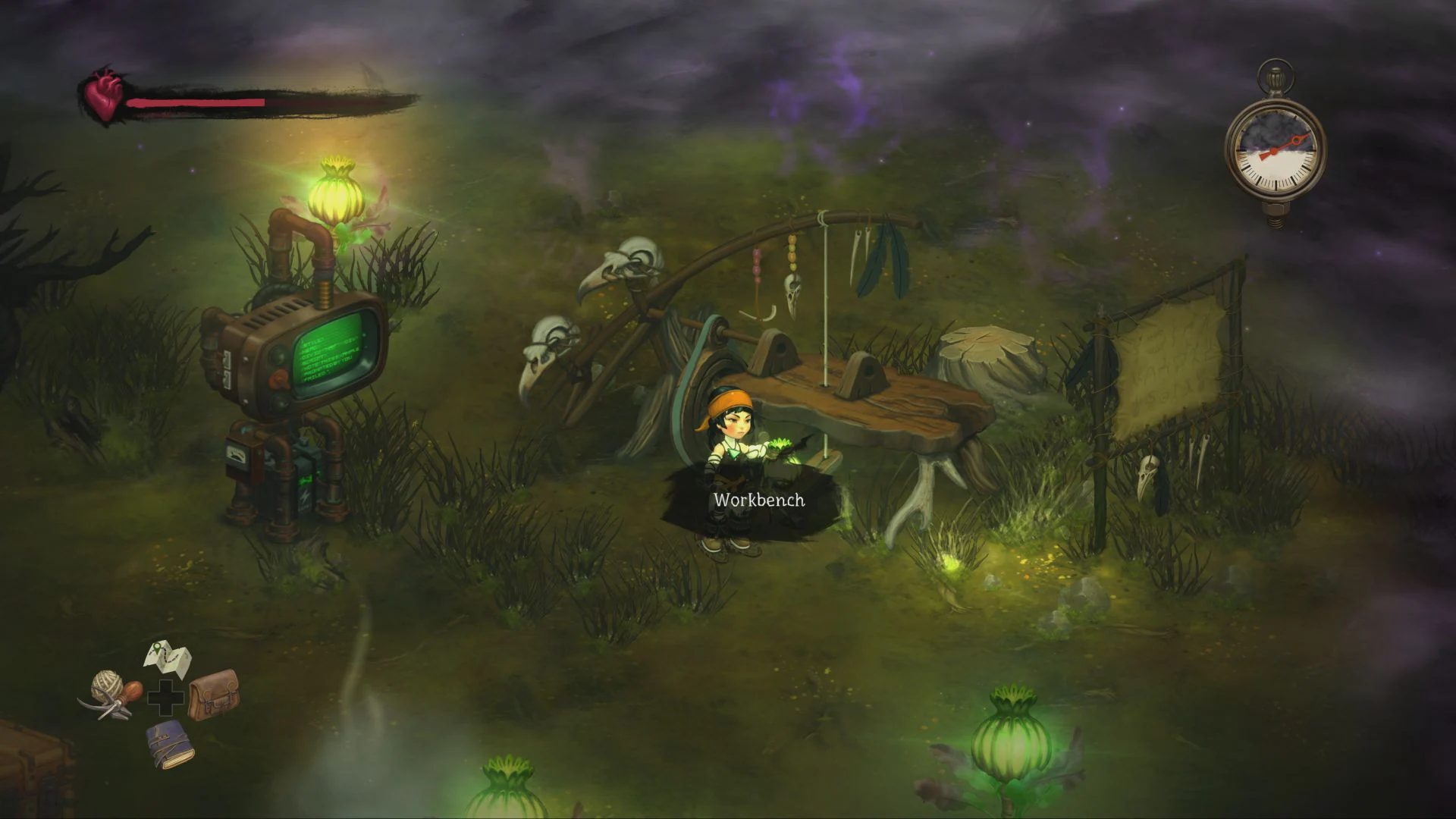Click the glowing lantern pod on the machine
Image resolution: width=1456 pixels, height=819 pixels.
pyautogui.click(x=336, y=187)
